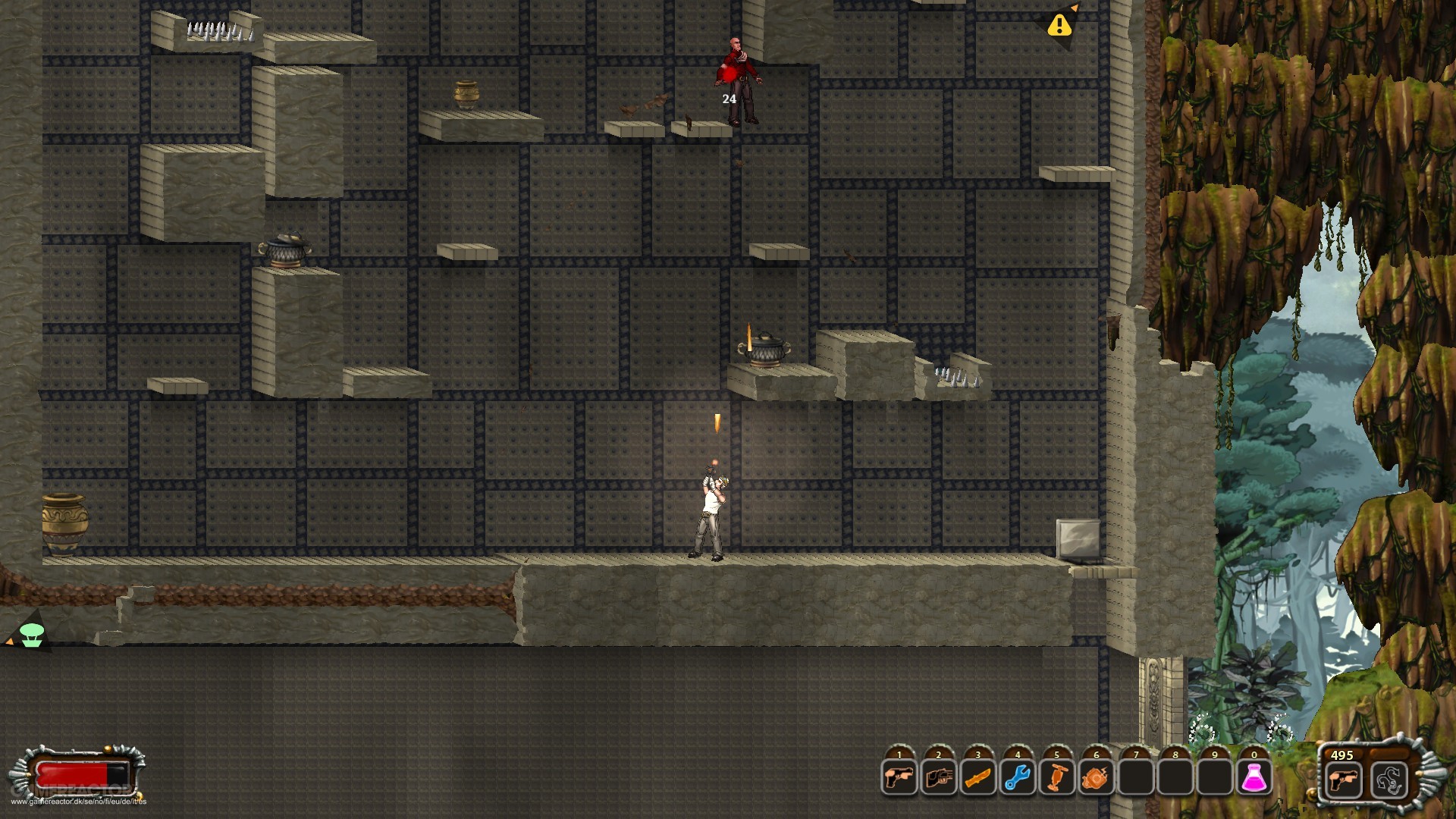The image size is (1456, 819).
Task: Select the pistol in hotbar slot 1
Action: pyautogui.click(x=899, y=779)
